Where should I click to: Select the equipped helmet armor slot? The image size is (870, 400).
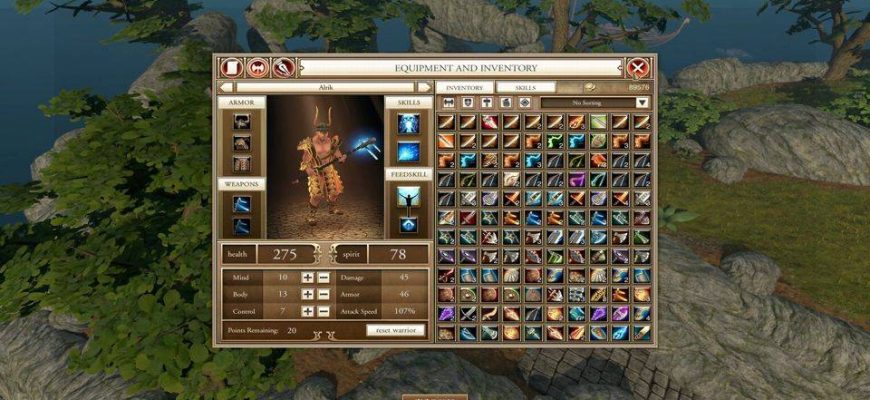(241, 122)
